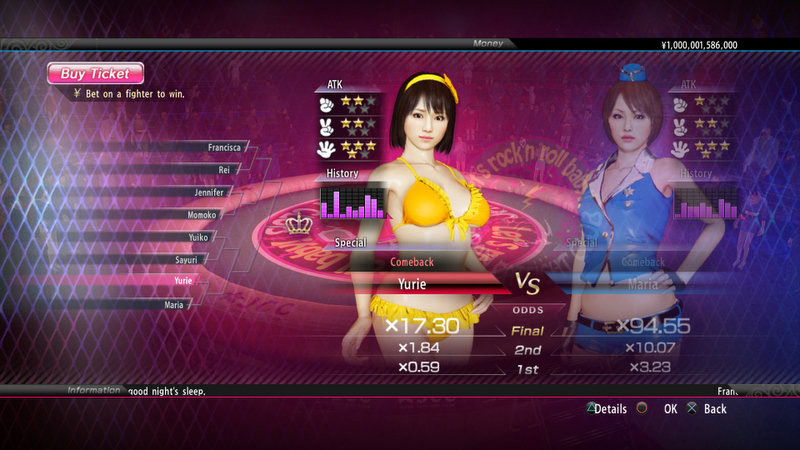Select Maria's Final odds ×94.55

click(x=651, y=326)
